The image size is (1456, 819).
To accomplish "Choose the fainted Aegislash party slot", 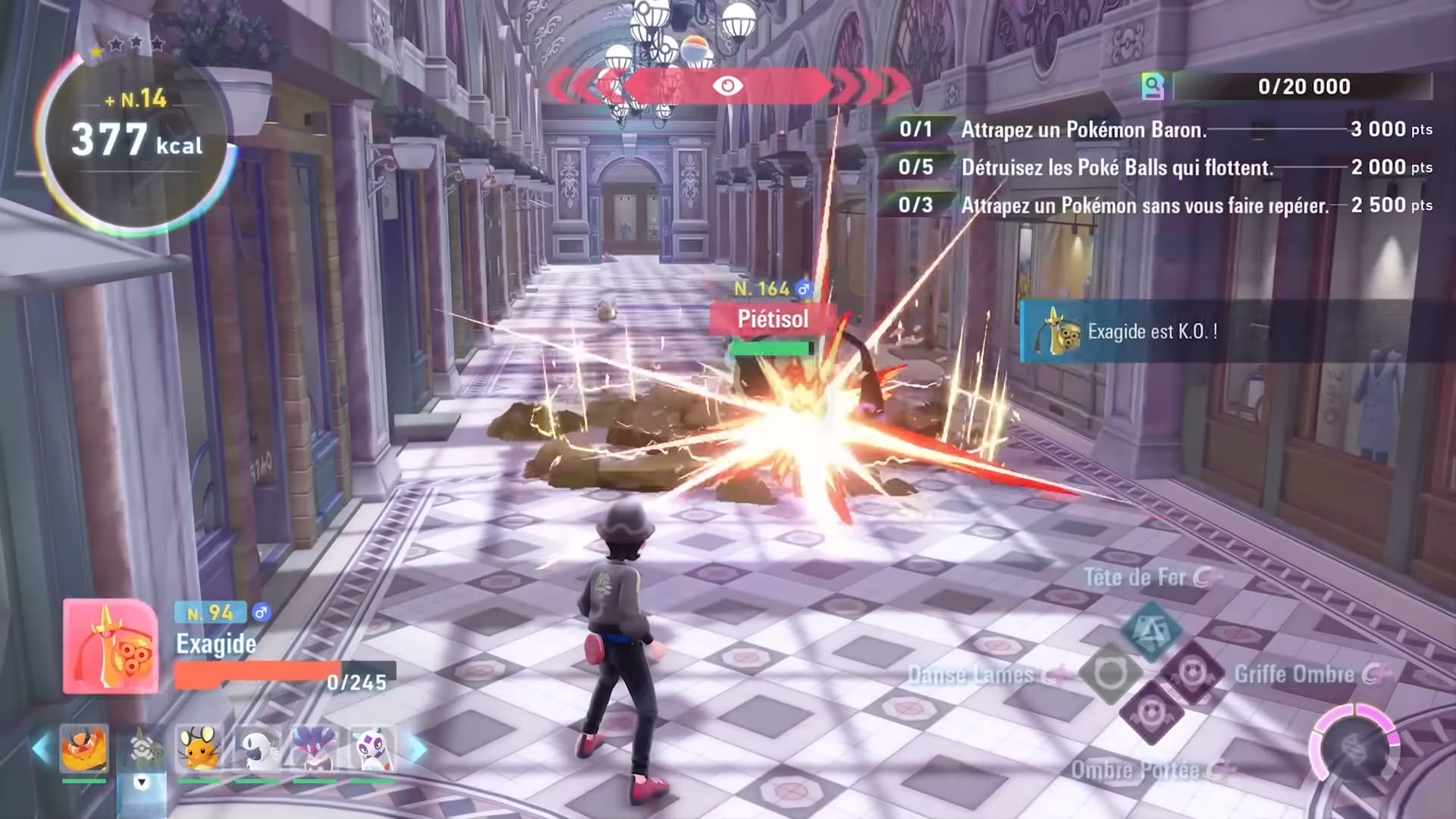I will click(x=141, y=749).
